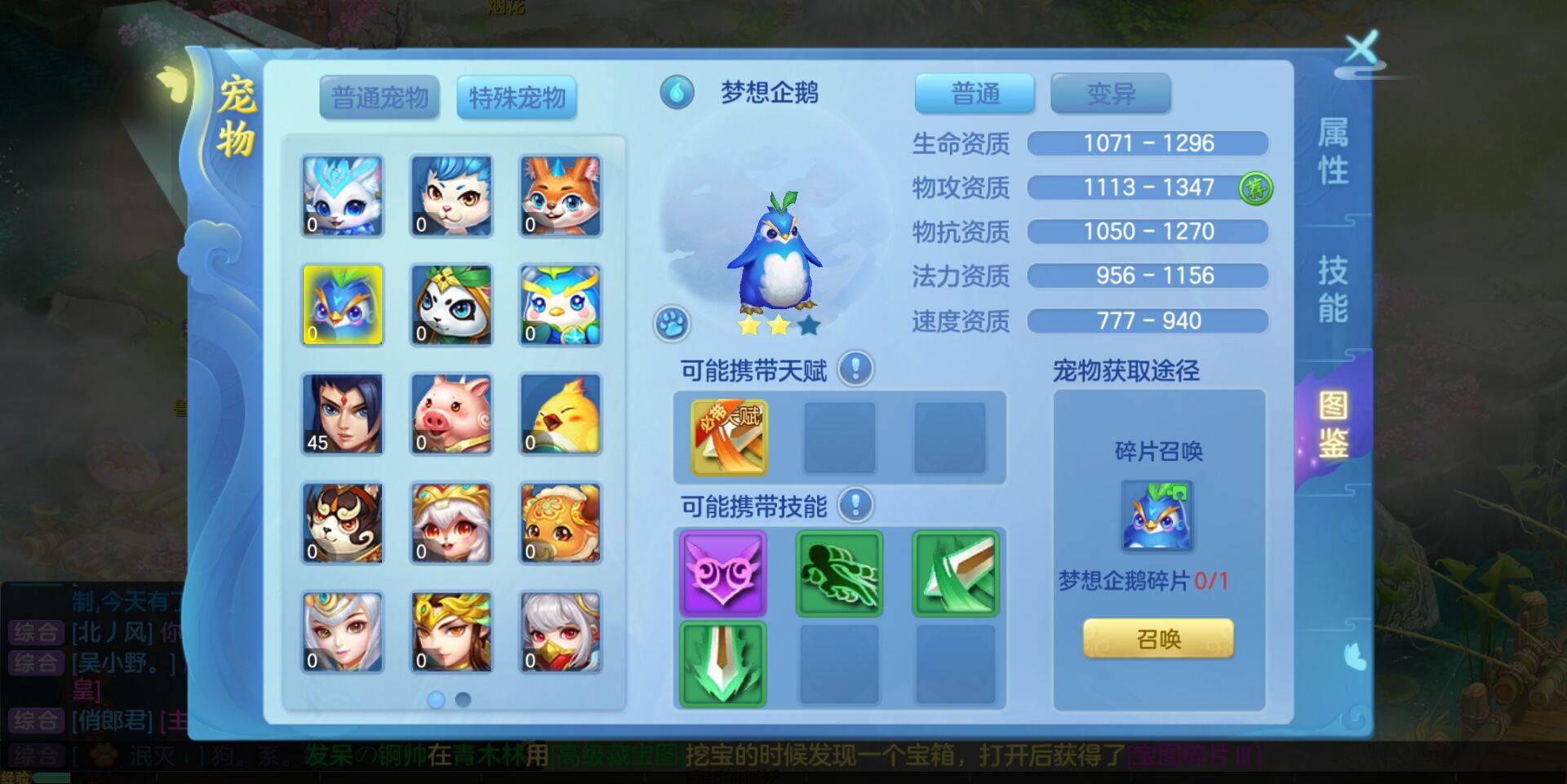Click the 可能携带天赋 exclamation tooltip
This screenshot has height=784, width=1567.
point(854,369)
